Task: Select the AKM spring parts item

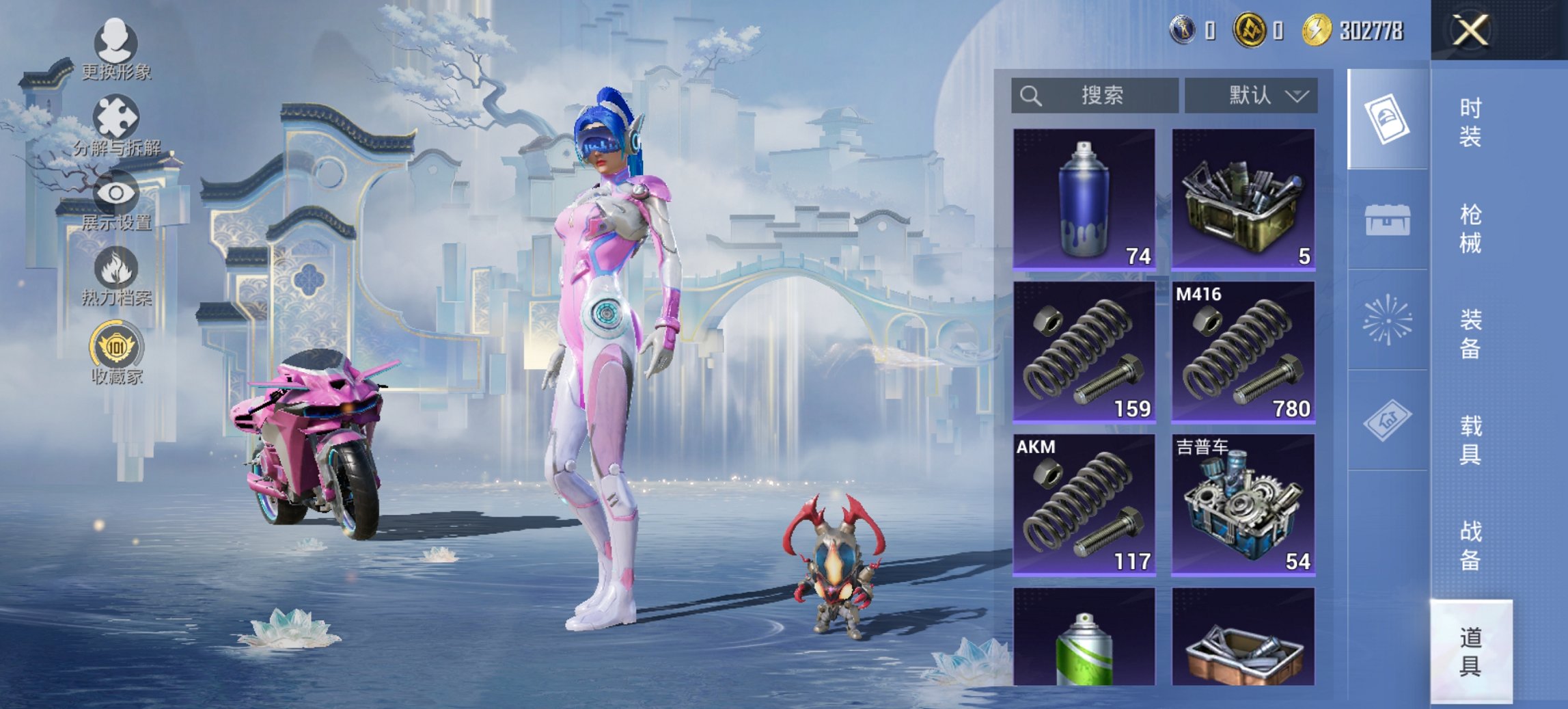Action: pos(1084,505)
